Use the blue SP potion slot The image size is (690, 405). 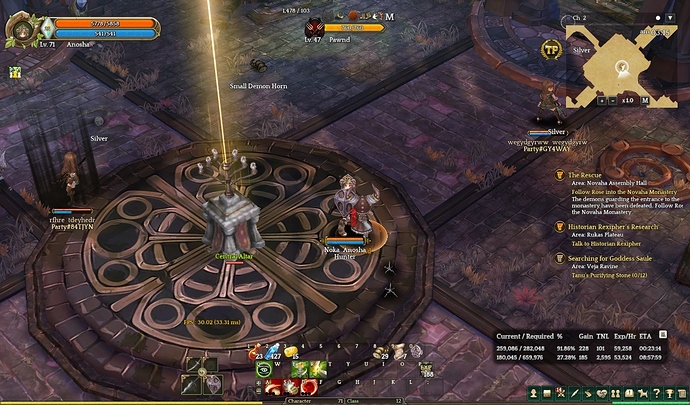pyautogui.click(x=276, y=352)
